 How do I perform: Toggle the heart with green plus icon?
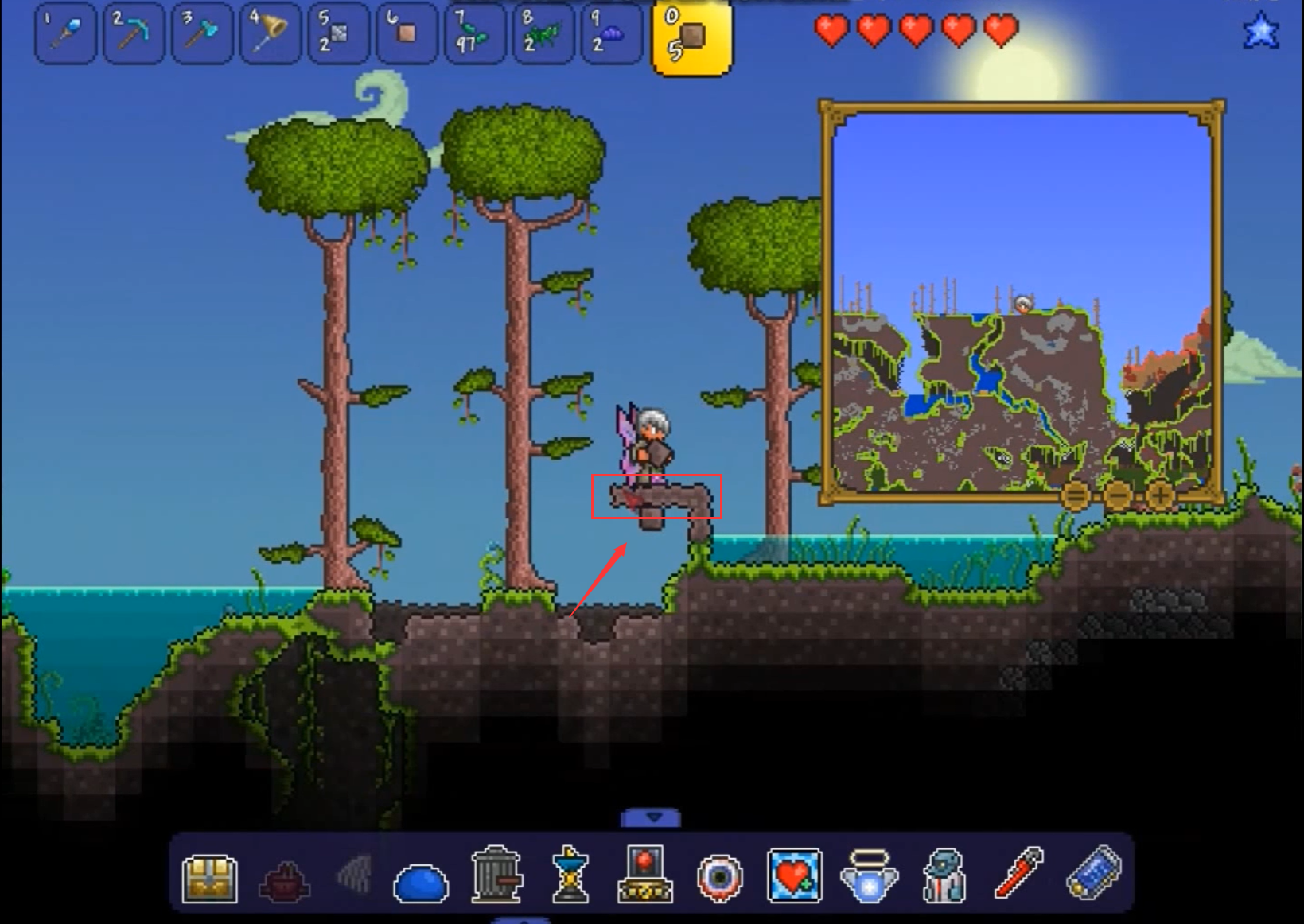coord(794,876)
